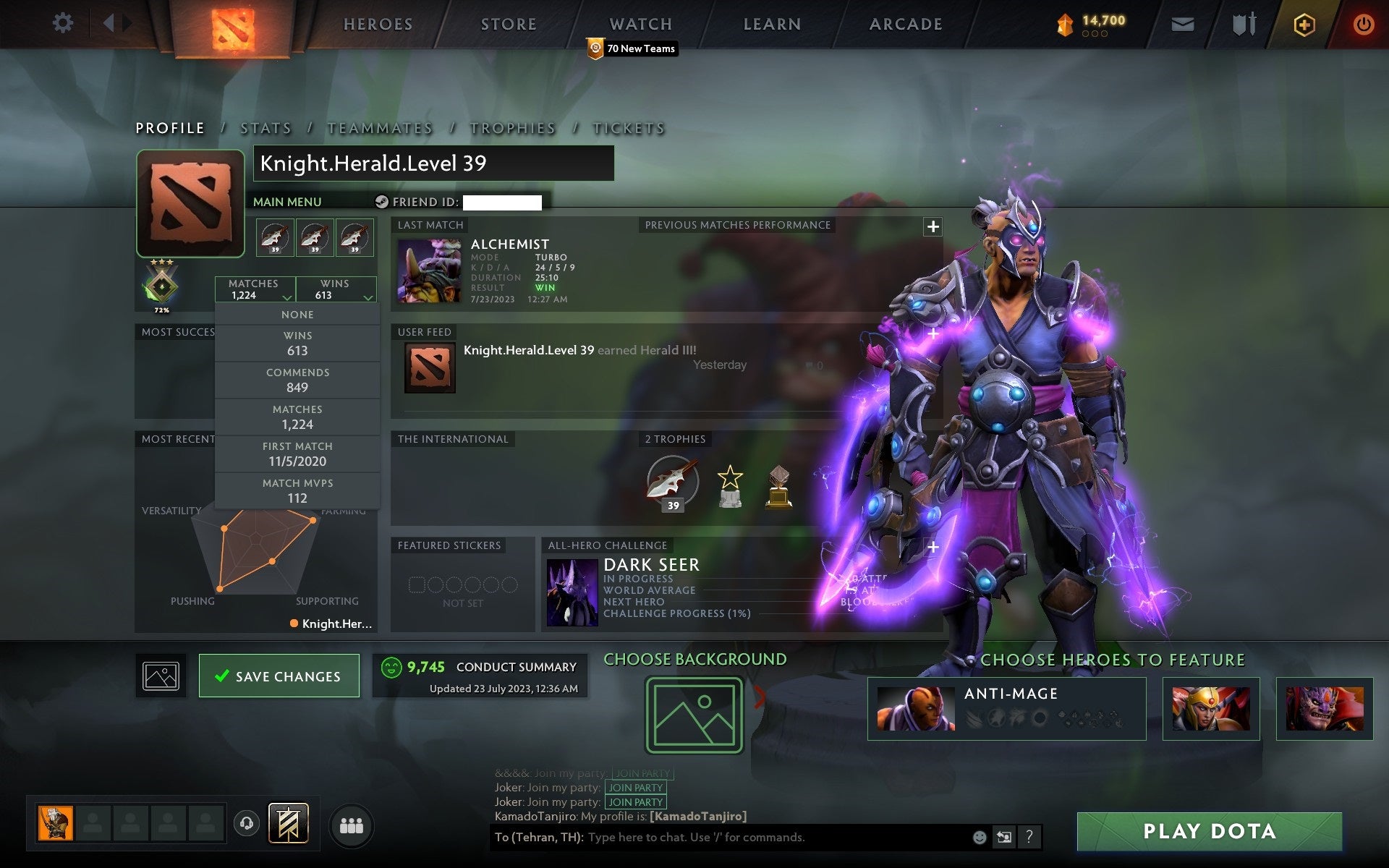Expand Previous Matches Performance with the plus
1389x868 pixels.
pyautogui.click(x=933, y=226)
